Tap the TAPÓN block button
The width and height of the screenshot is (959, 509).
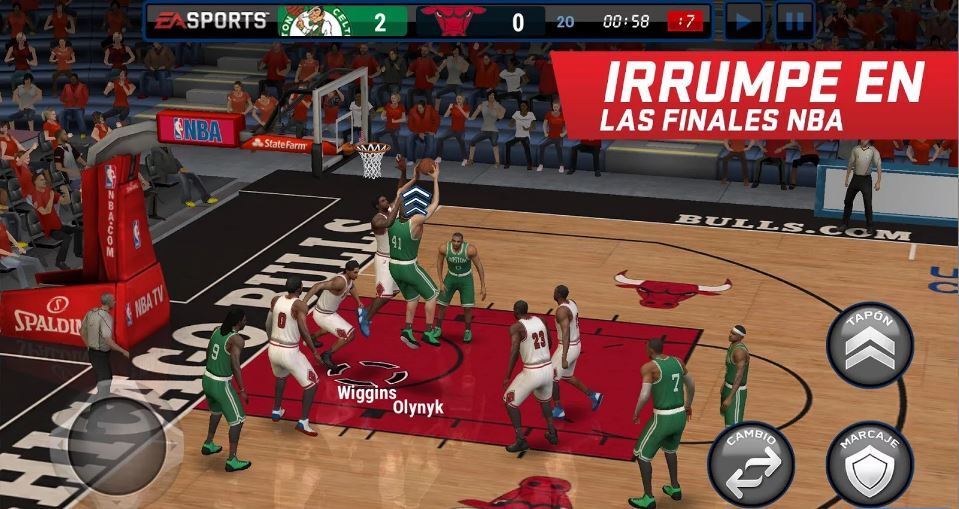pos(869,345)
